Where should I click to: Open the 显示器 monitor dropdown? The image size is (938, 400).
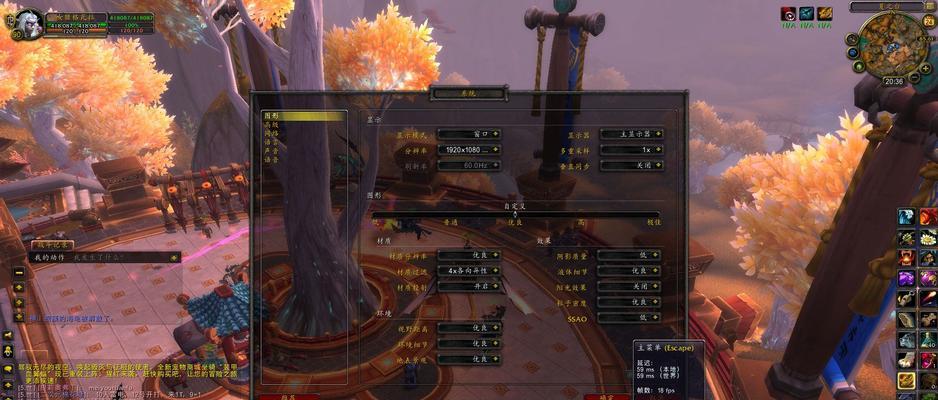point(632,134)
